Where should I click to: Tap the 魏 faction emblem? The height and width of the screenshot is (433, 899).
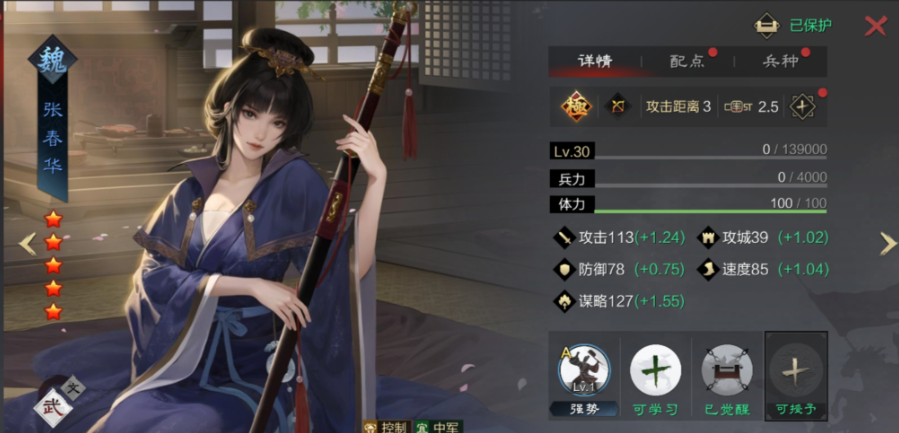pos(52,61)
